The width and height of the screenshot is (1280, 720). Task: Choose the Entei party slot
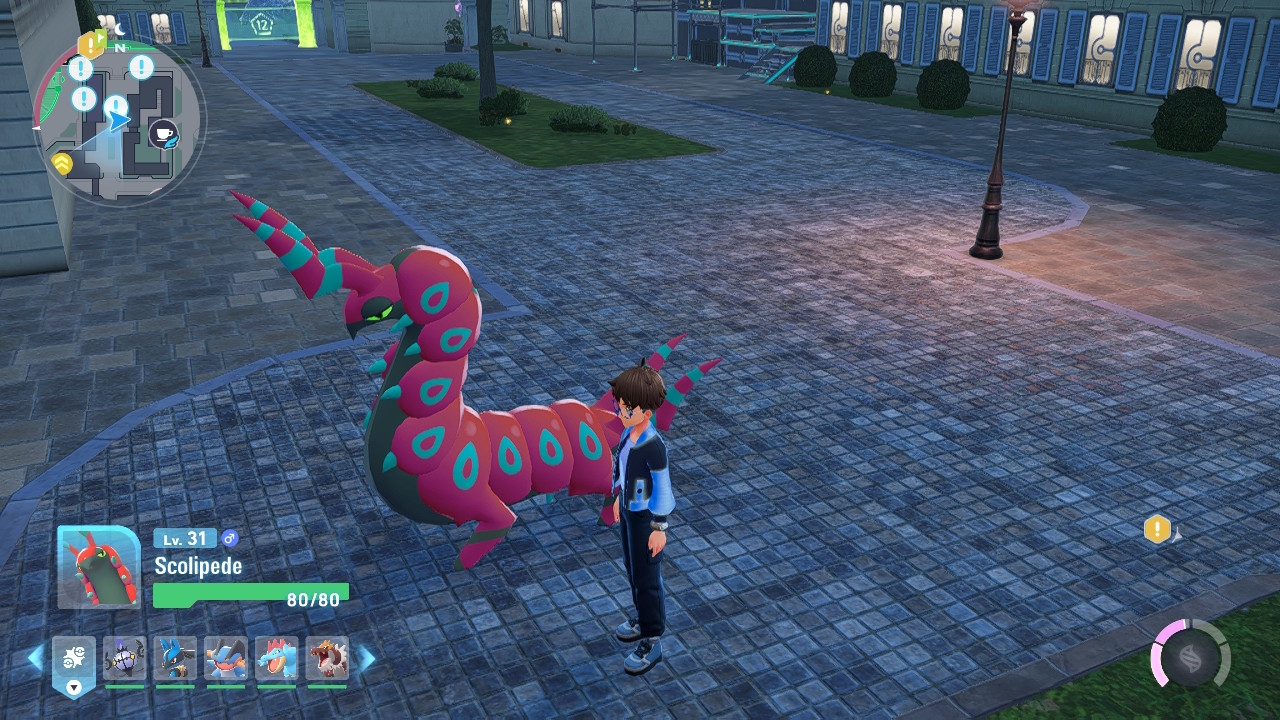327,659
